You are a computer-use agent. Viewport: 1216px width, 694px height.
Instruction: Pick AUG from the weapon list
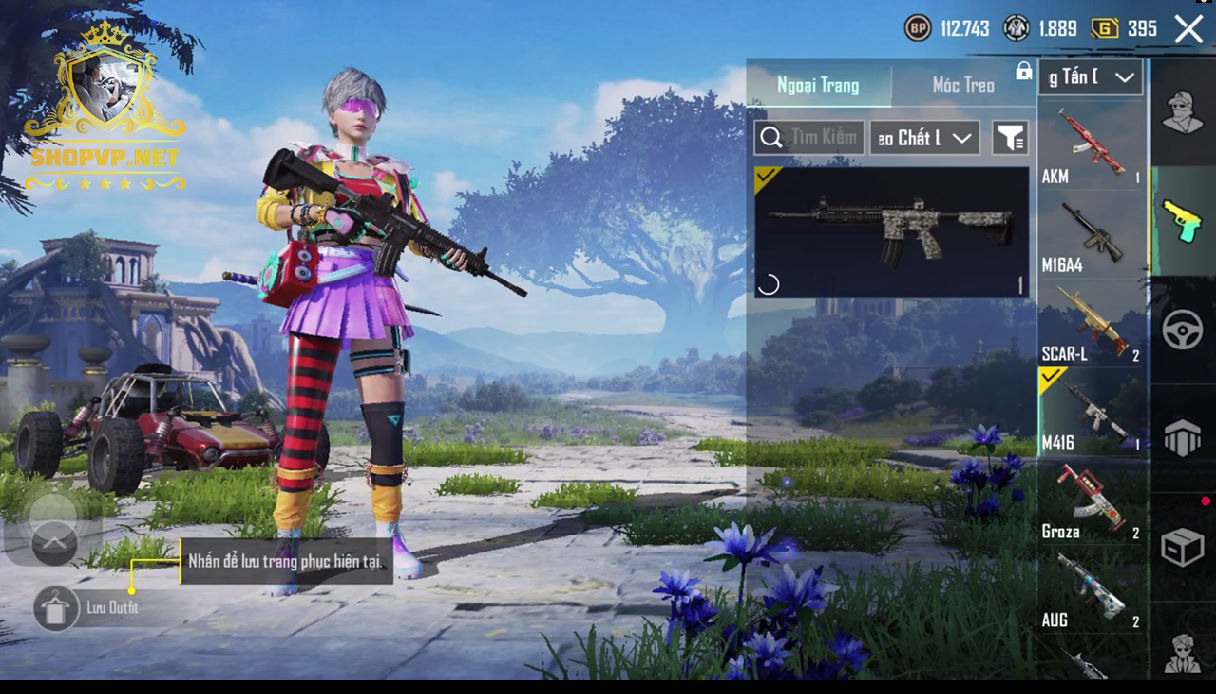tap(1091, 590)
